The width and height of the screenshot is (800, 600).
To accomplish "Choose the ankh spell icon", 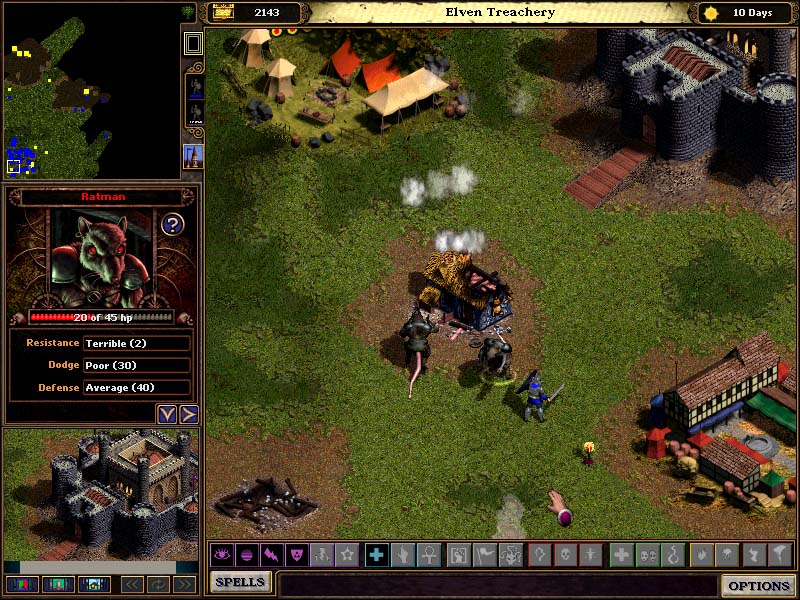I will coord(426,554).
